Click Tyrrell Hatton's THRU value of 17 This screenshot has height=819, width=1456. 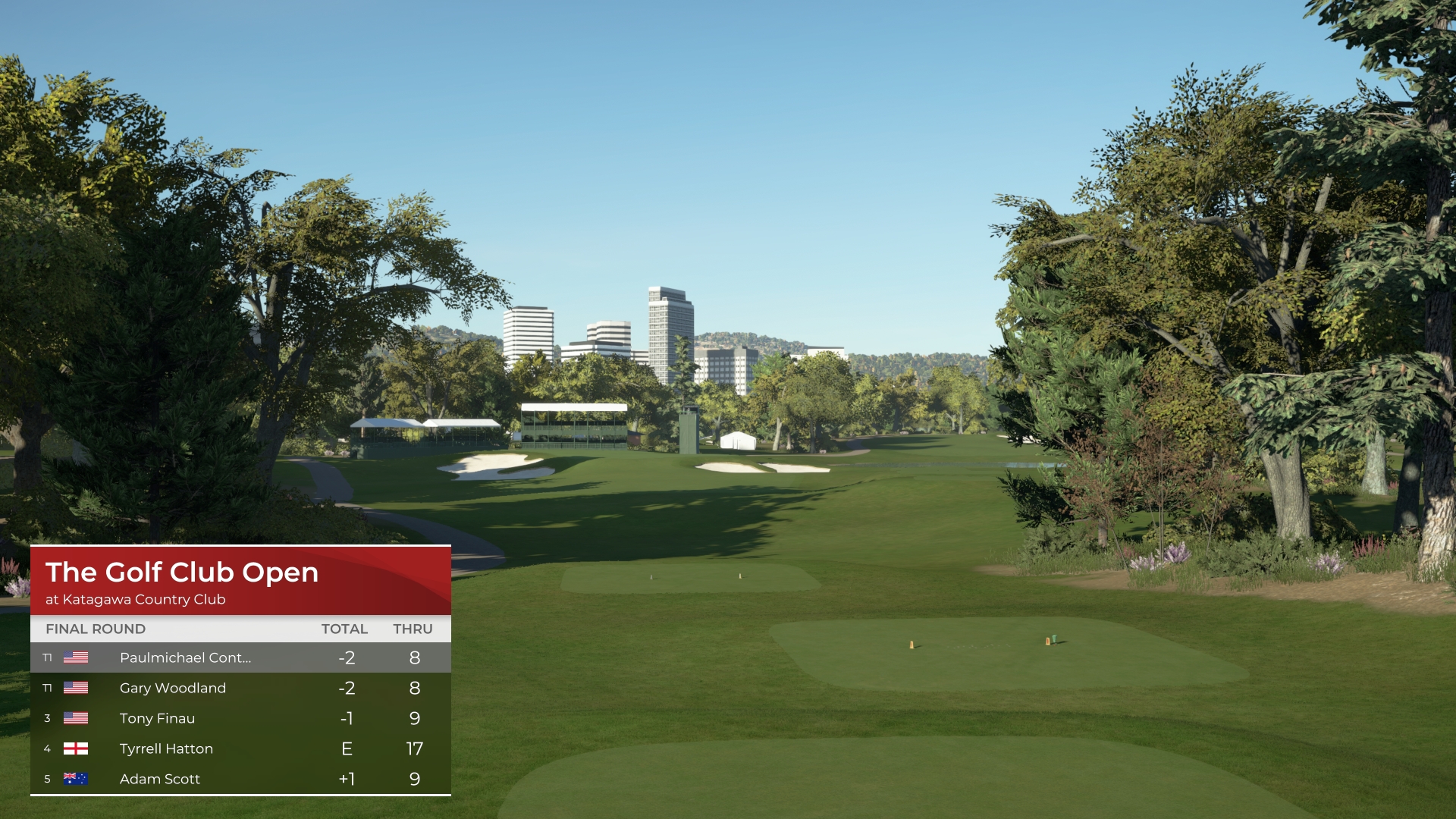click(414, 748)
